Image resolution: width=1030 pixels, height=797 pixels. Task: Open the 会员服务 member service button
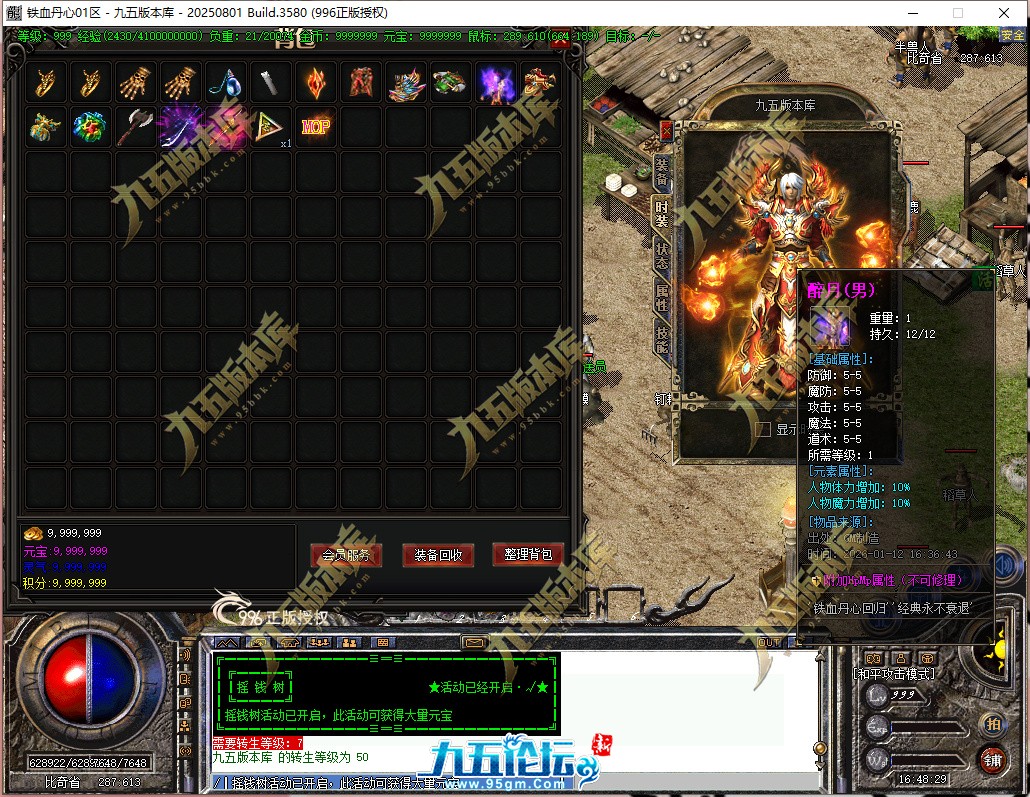[345, 555]
